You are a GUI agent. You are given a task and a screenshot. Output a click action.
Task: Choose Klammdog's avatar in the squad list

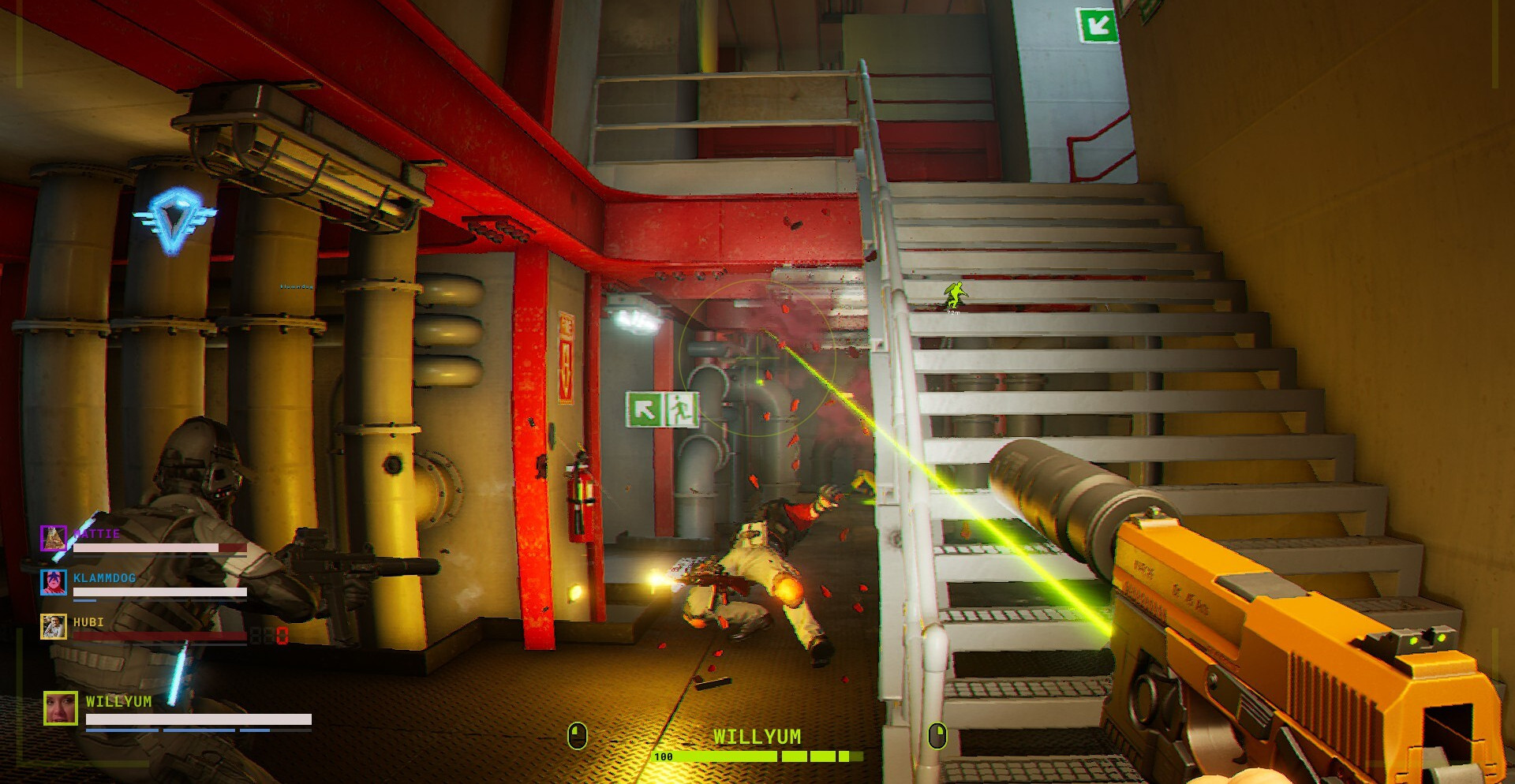click(54, 582)
